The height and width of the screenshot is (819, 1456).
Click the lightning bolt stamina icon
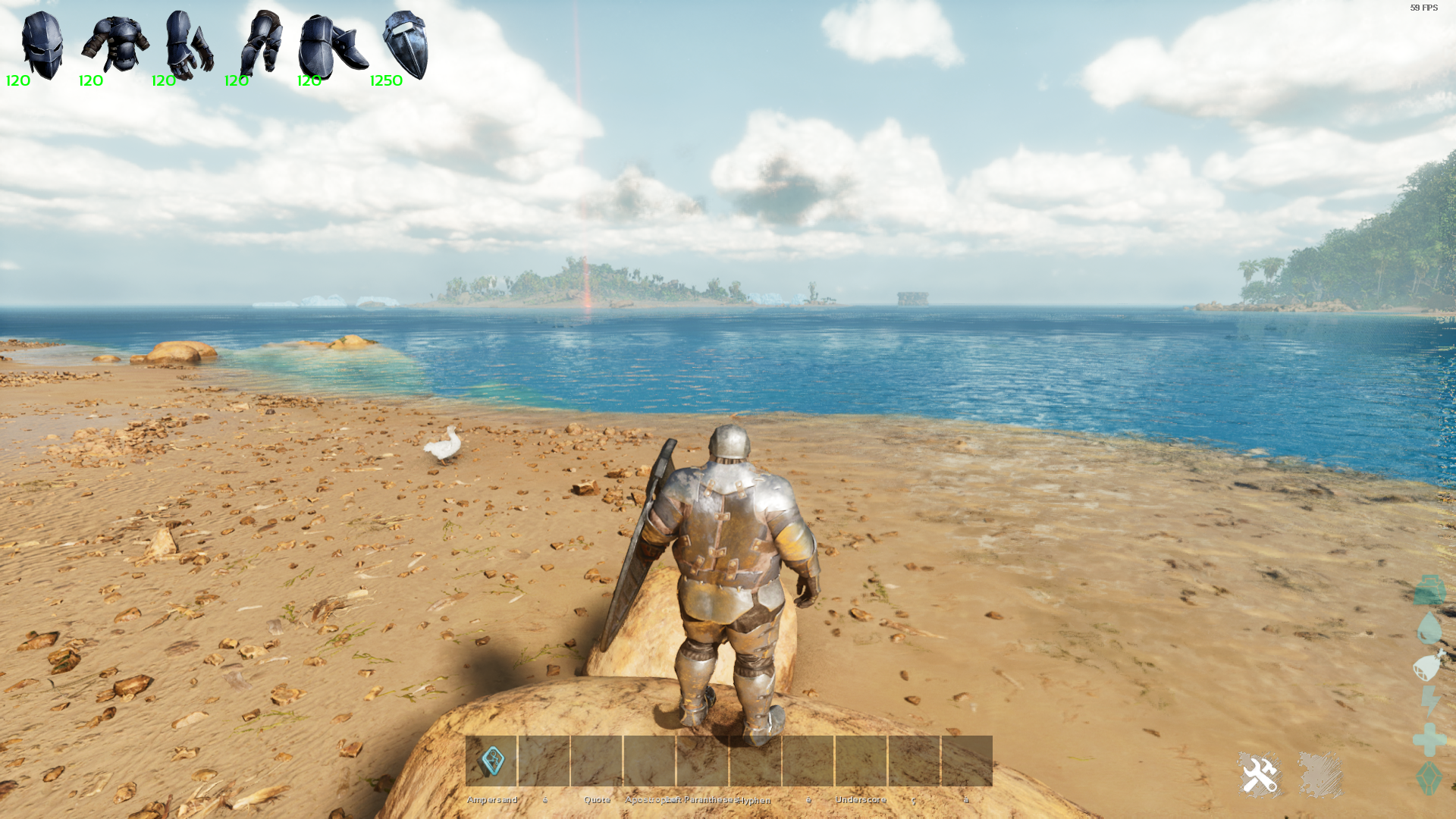(x=1430, y=701)
